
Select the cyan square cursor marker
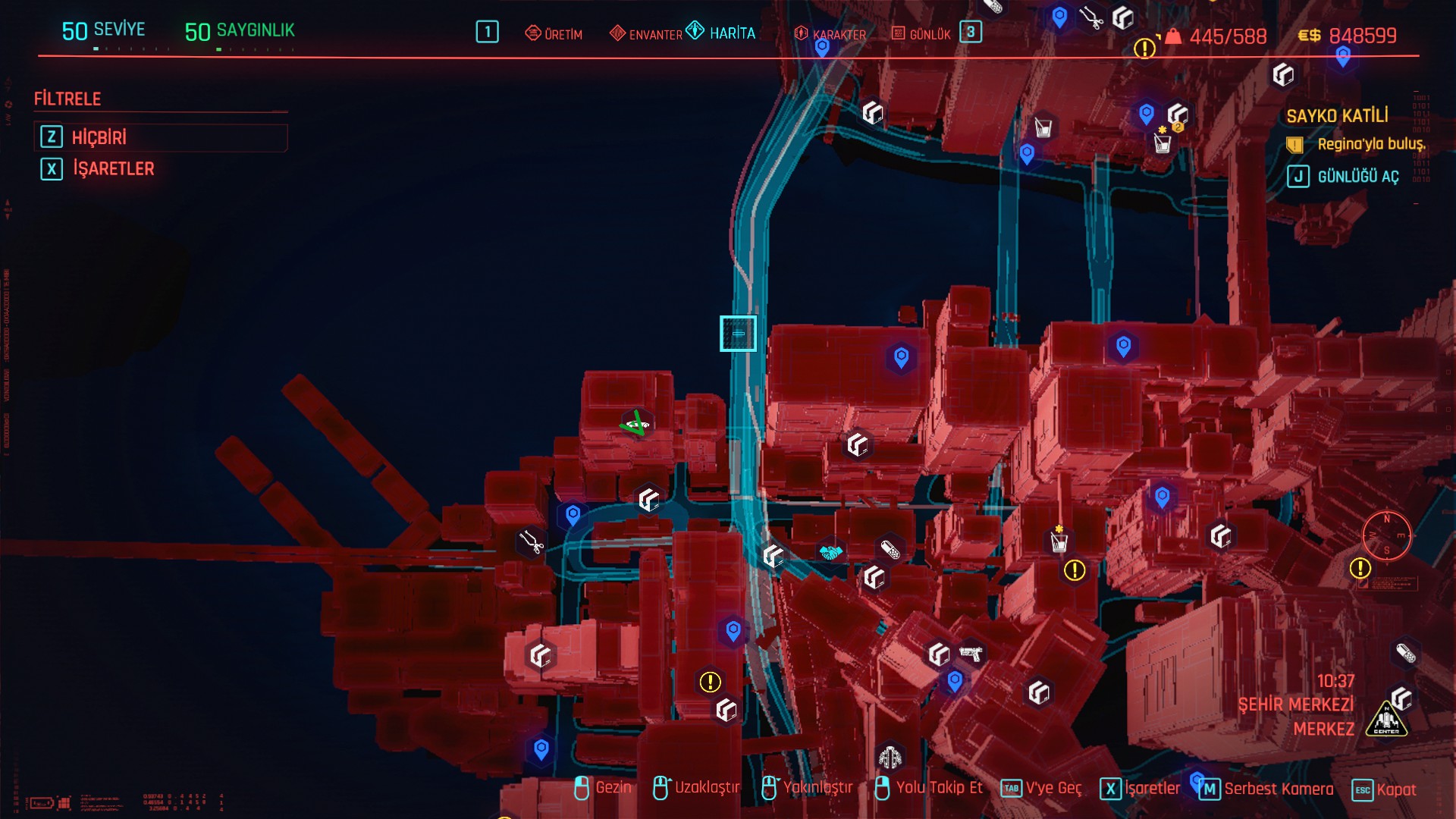tap(738, 334)
